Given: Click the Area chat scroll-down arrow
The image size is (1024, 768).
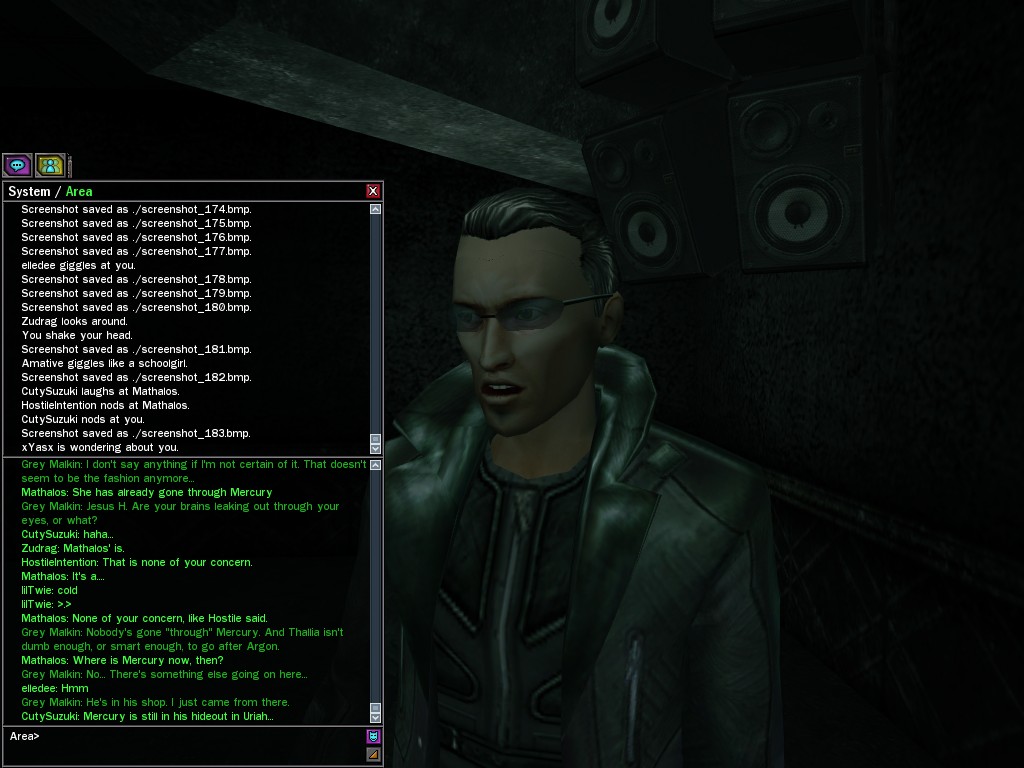Looking at the screenshot, I should tap(376, 717).
